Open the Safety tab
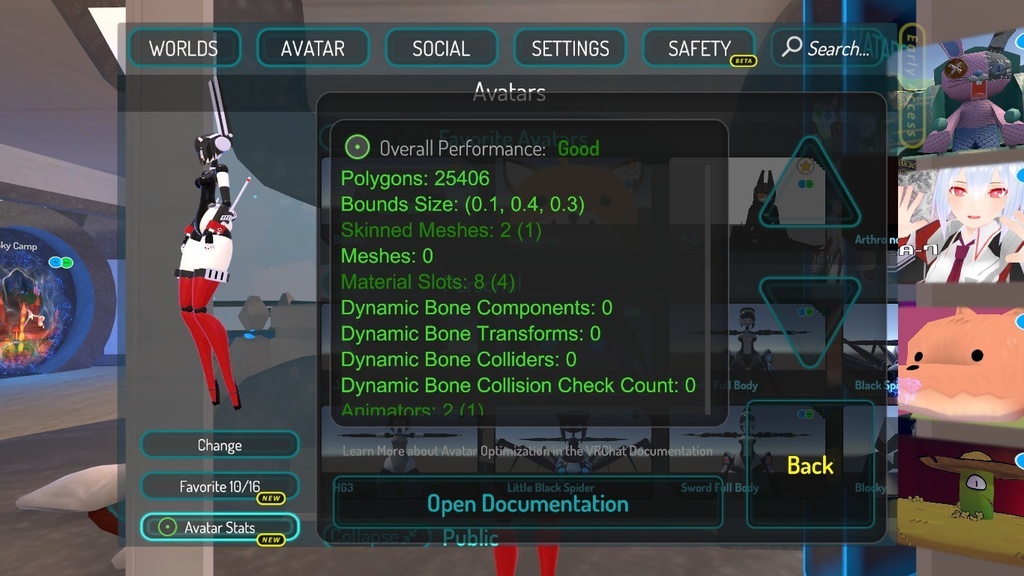 click(699, 48)
